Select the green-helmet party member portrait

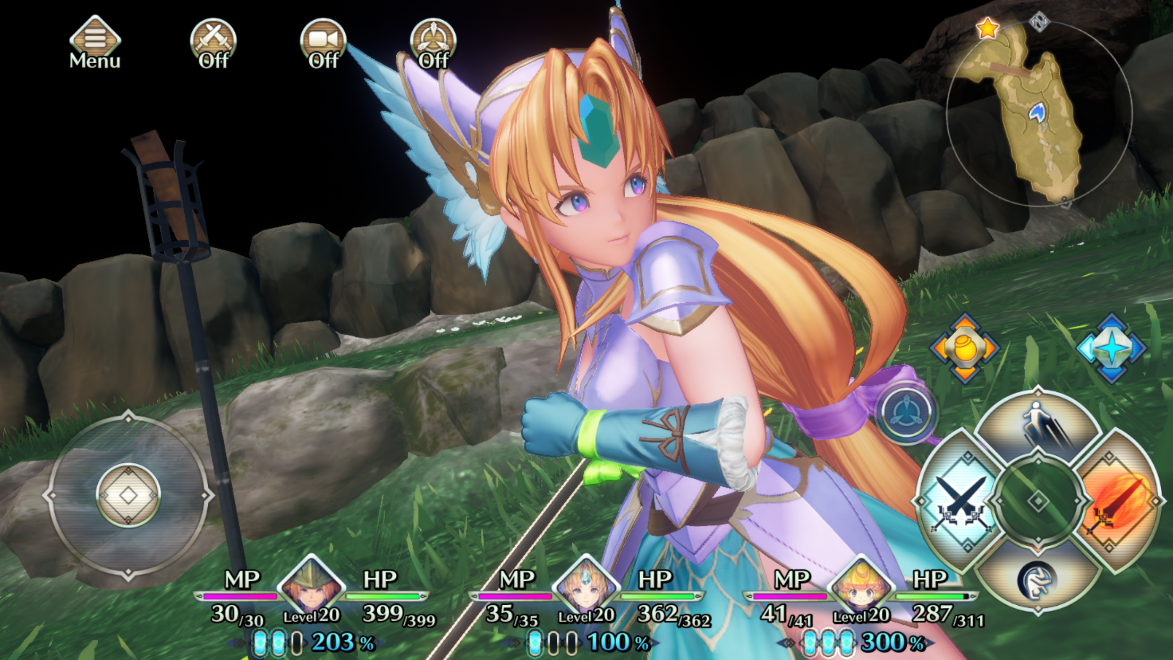[x=311, y=585]
